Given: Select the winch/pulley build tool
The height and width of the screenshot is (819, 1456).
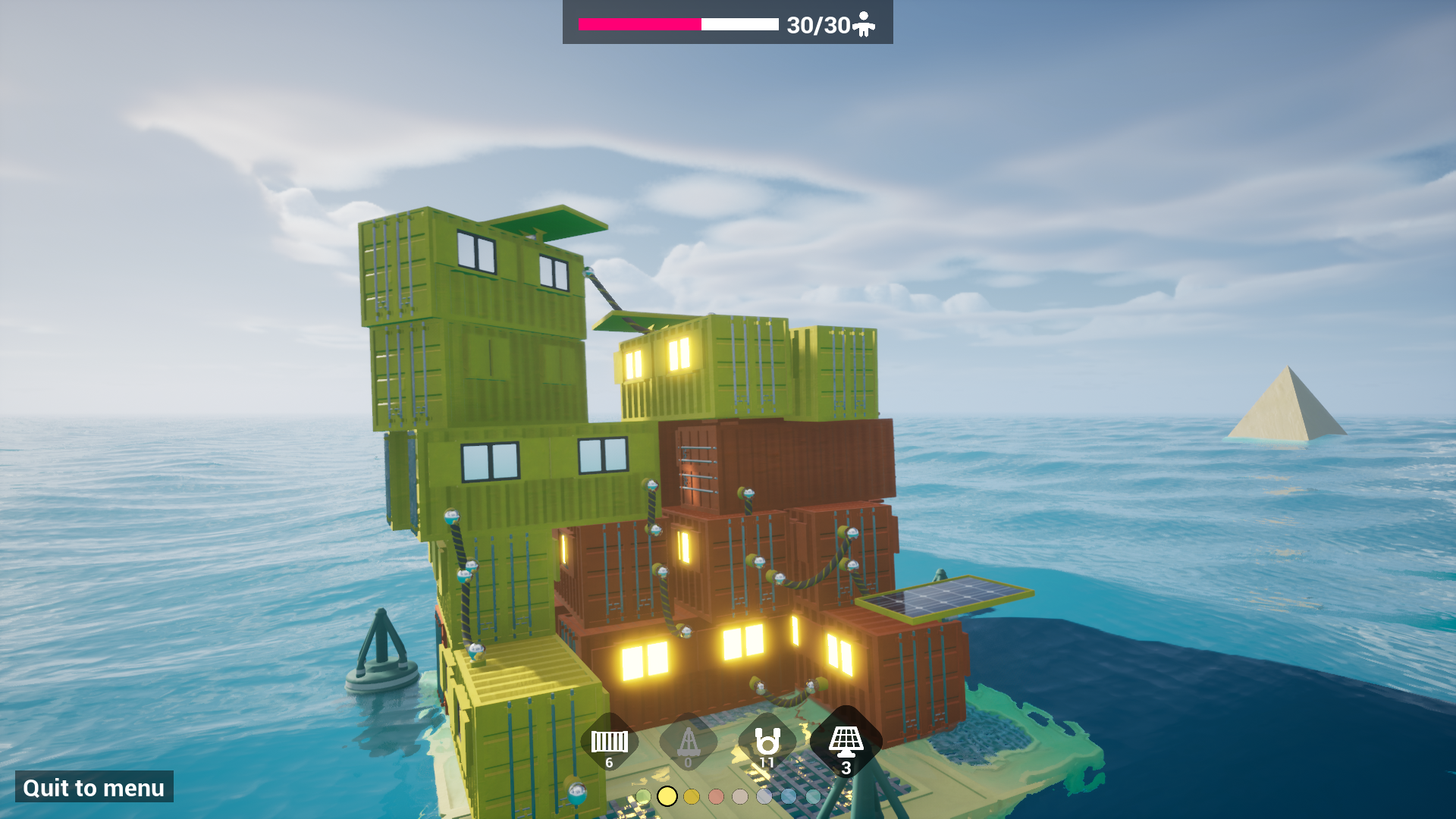Looking at the screenshot, I should (x=767, y=739).
